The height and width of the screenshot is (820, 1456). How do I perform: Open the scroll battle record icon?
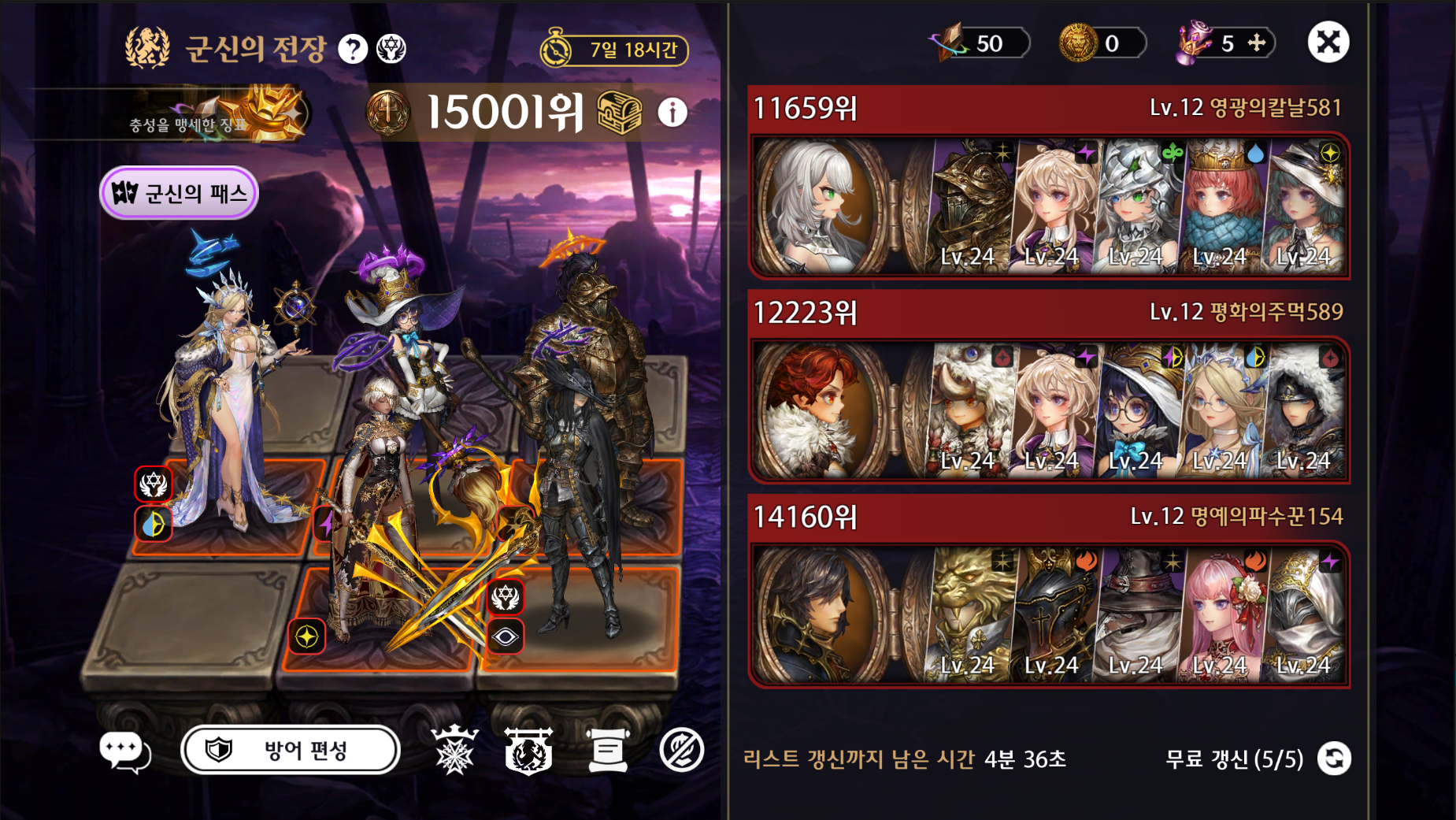[x=608, y=750]
